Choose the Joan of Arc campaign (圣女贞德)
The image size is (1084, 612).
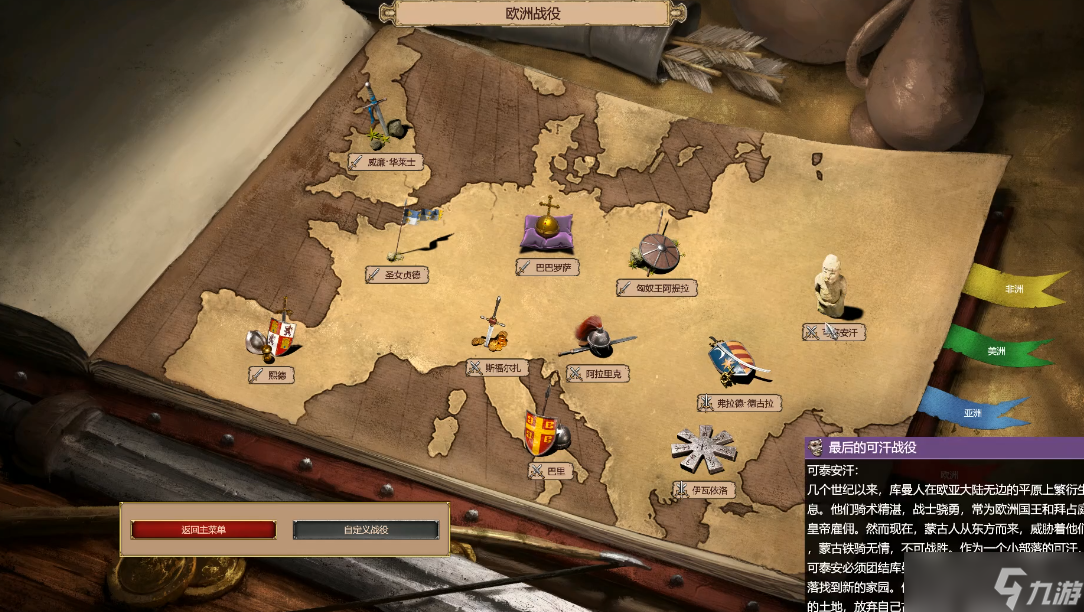(397, 274)
